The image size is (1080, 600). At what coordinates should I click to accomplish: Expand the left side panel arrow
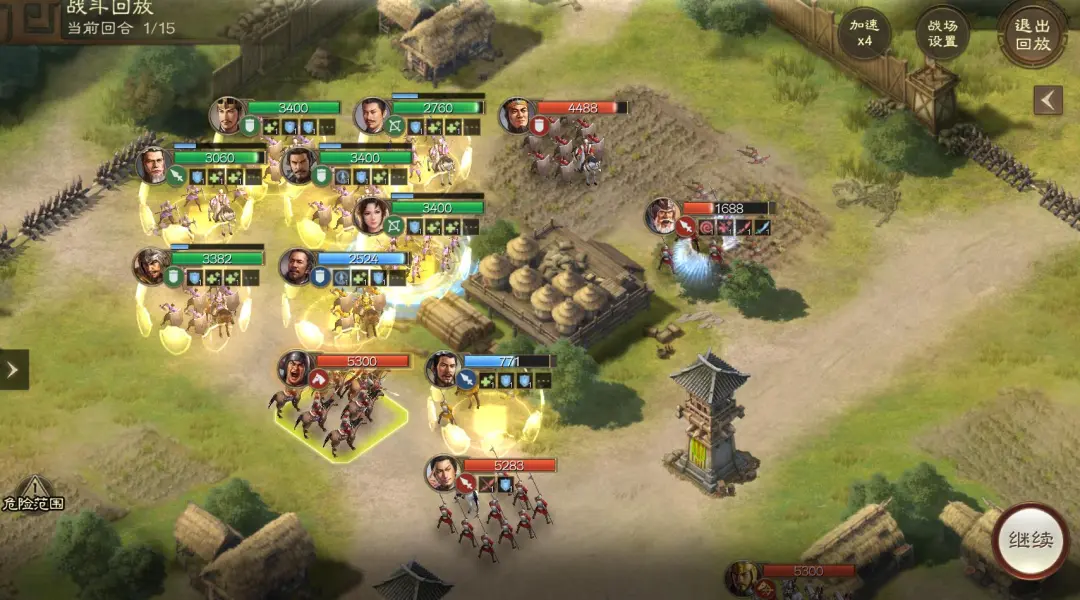click(x=13, y=369)
